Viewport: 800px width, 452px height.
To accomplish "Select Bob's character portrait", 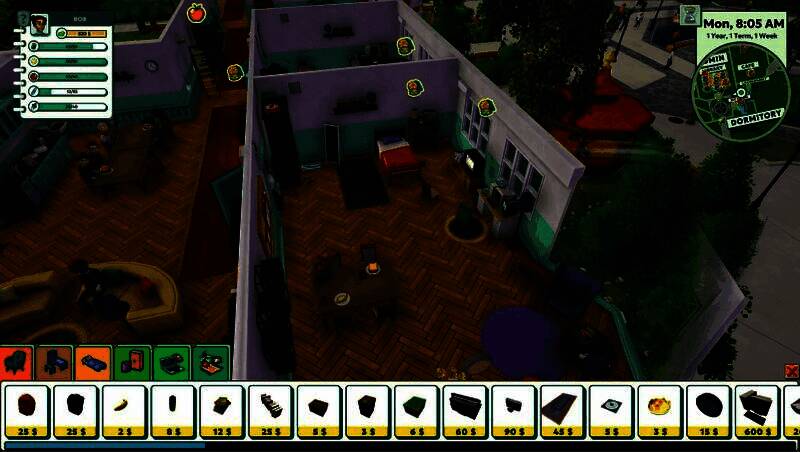I will click(40, 25).
